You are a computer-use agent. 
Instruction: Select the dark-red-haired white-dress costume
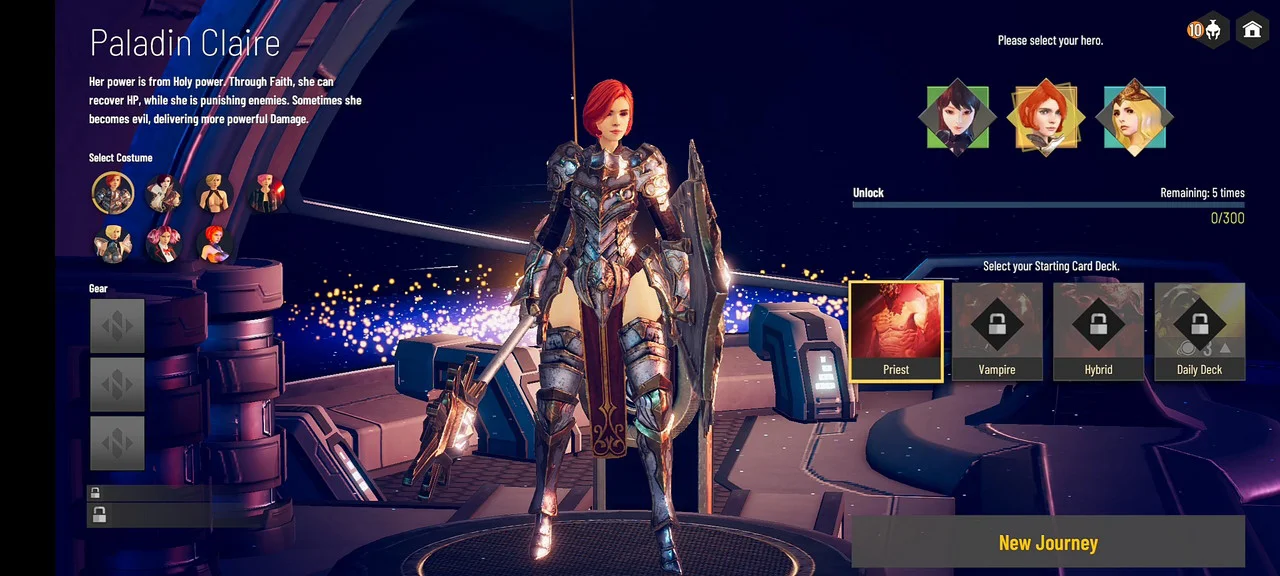tap(163, 193)
